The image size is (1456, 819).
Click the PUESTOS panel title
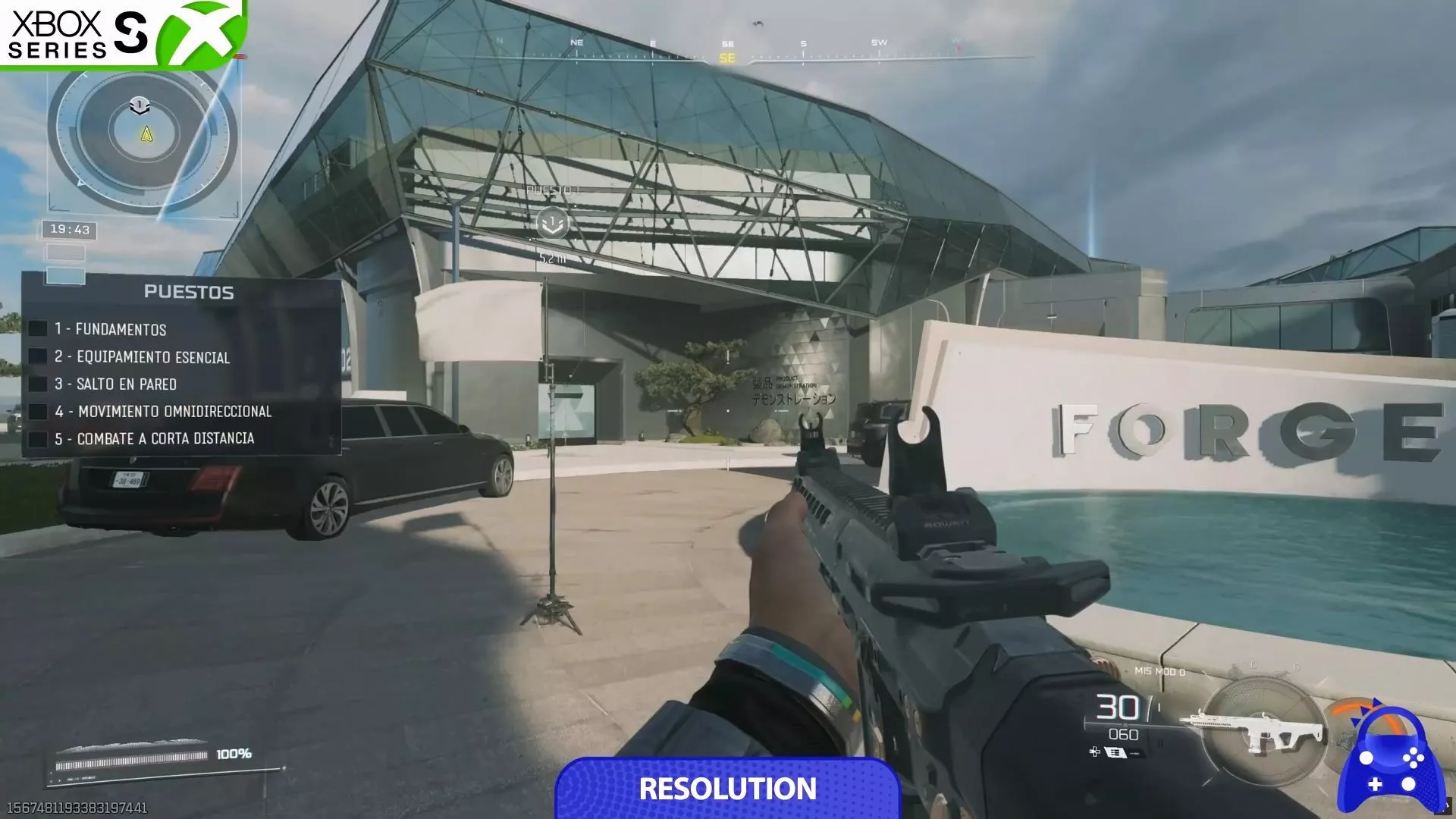(x=190, y=290)
